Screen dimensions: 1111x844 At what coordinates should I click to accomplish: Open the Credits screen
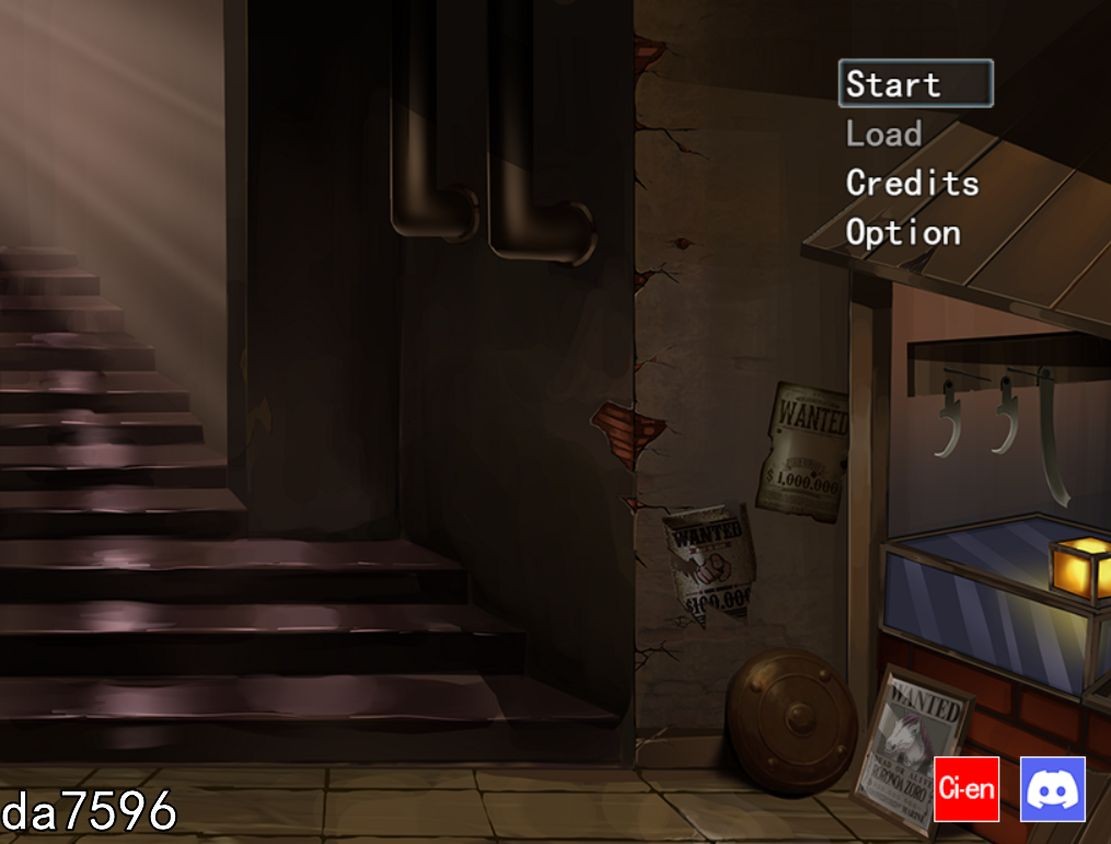(912, 183)
